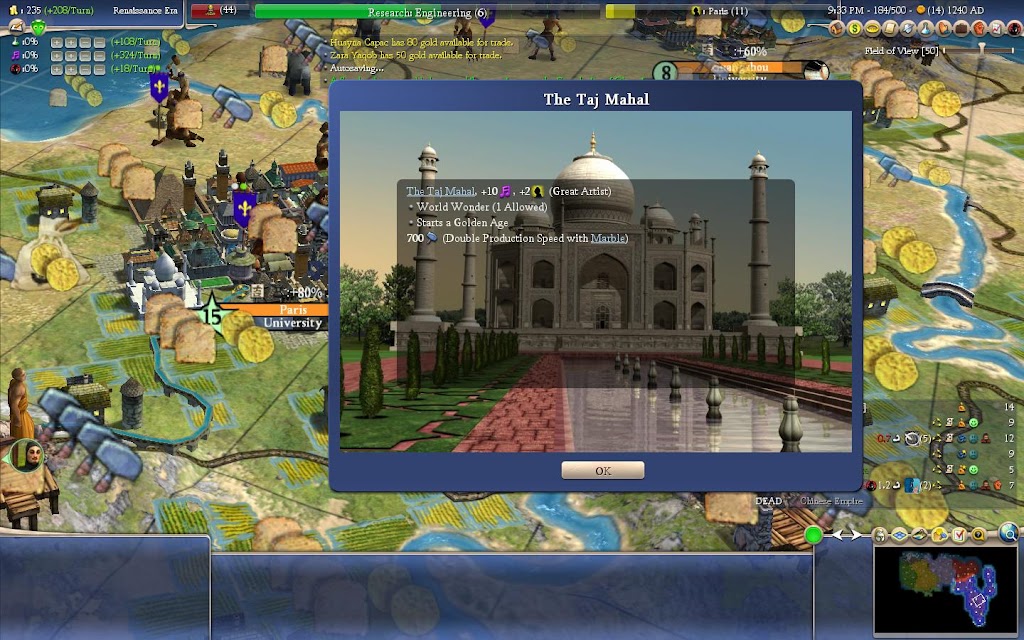
Task: Open the Espionage spy icon
Action: pyautogui.click(x=1014, y=29)
